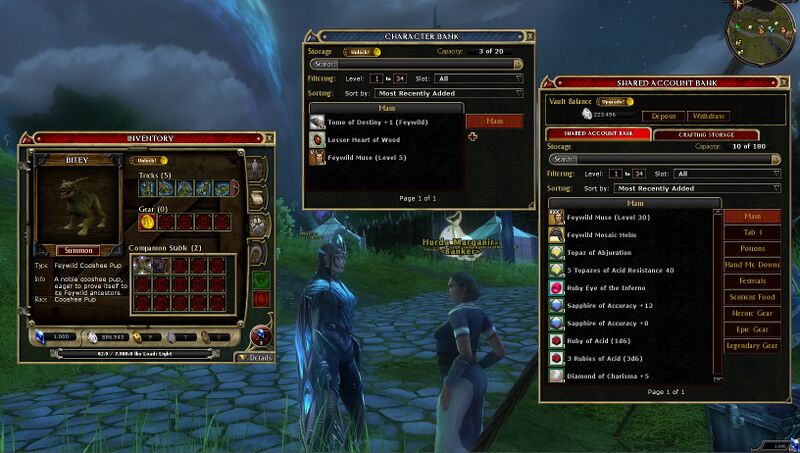Summon the Feywild Cooshee Pup
Viewport: 800px width, 453px height.
(x=78, y=250)
